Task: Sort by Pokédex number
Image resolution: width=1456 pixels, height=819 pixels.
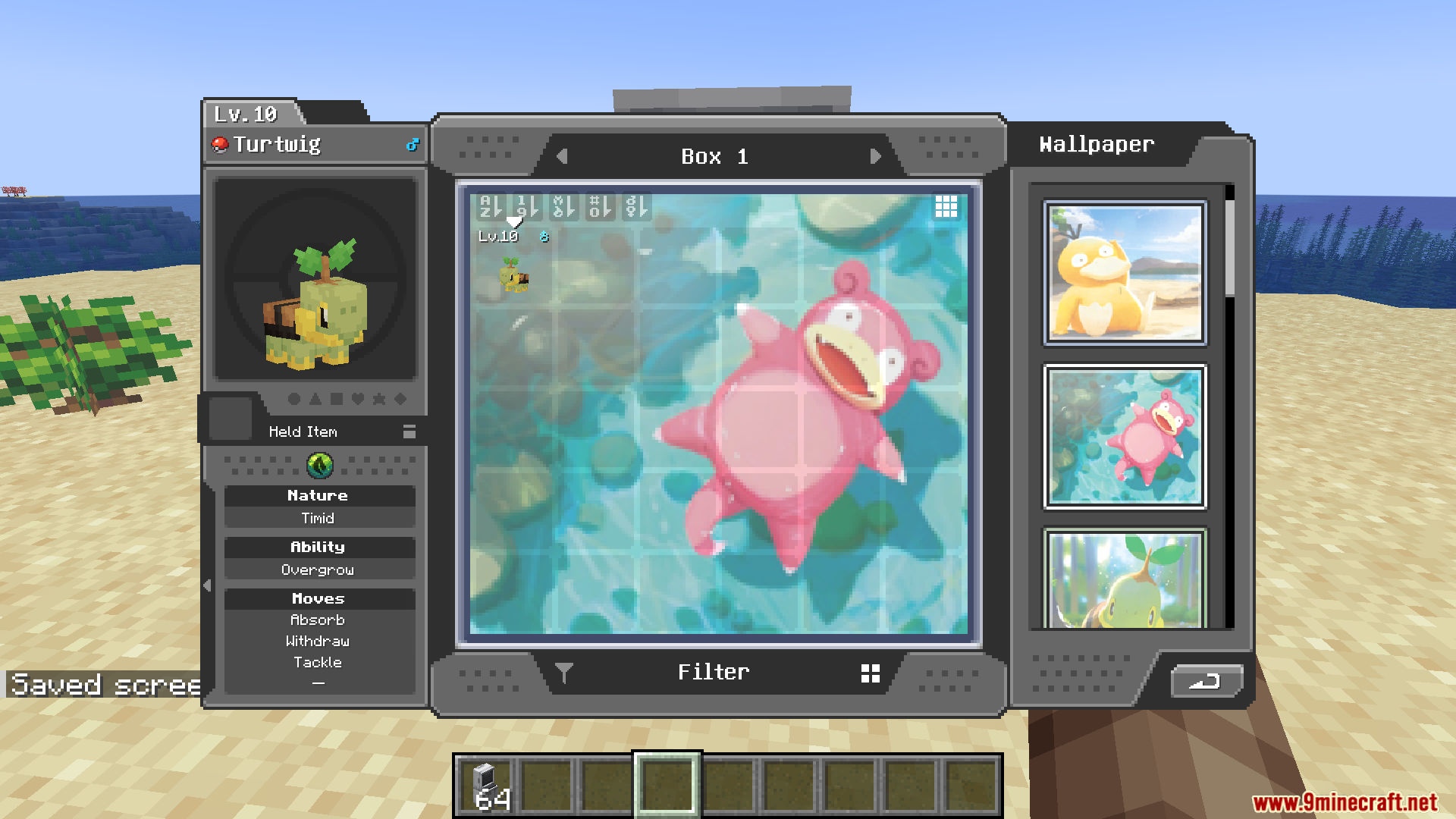Action: point(599,207)
